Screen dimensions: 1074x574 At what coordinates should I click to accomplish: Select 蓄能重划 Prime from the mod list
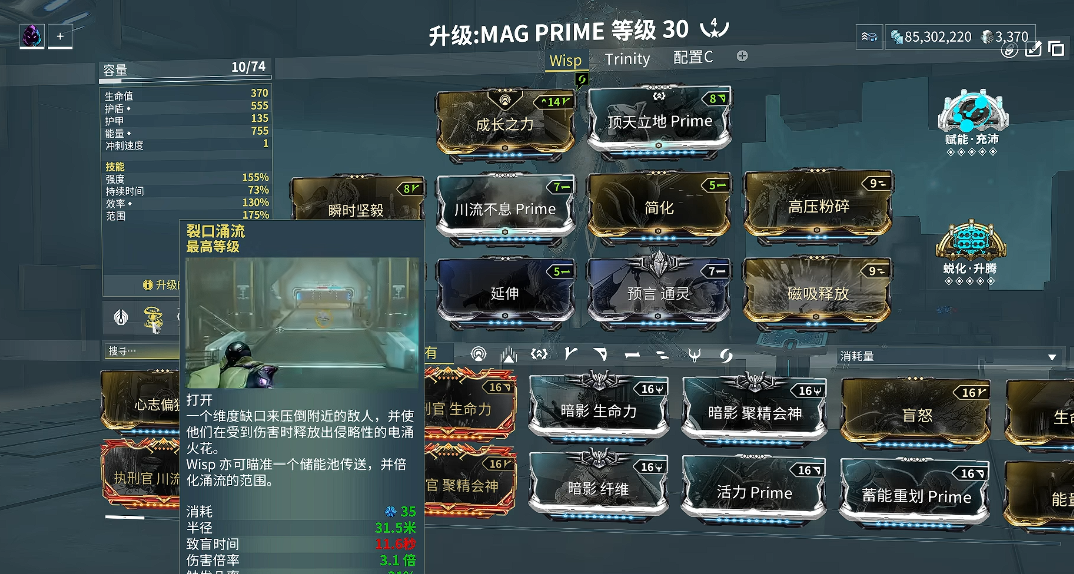tap(917, 495)
